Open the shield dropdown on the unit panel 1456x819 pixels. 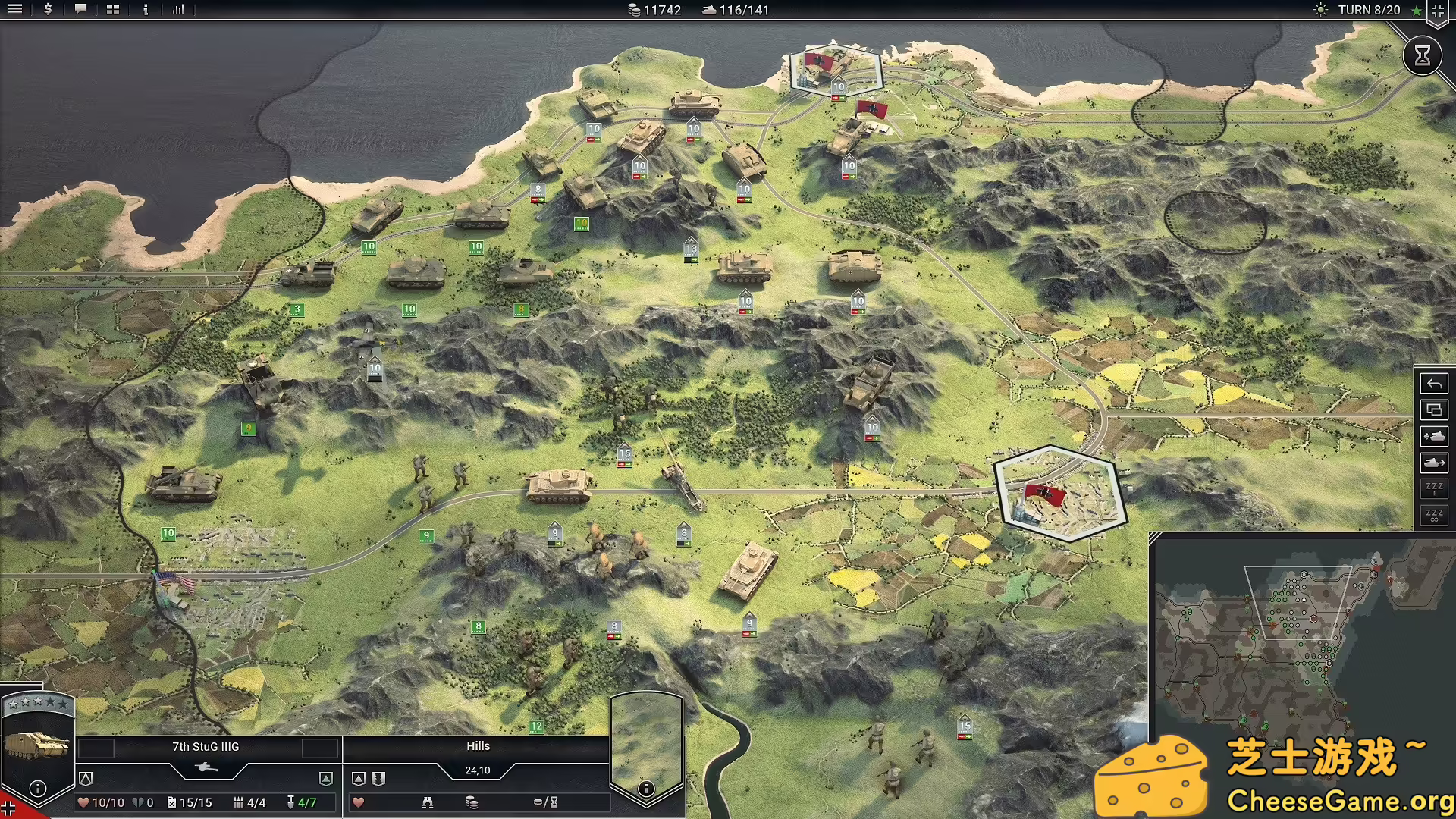[86, 778]
